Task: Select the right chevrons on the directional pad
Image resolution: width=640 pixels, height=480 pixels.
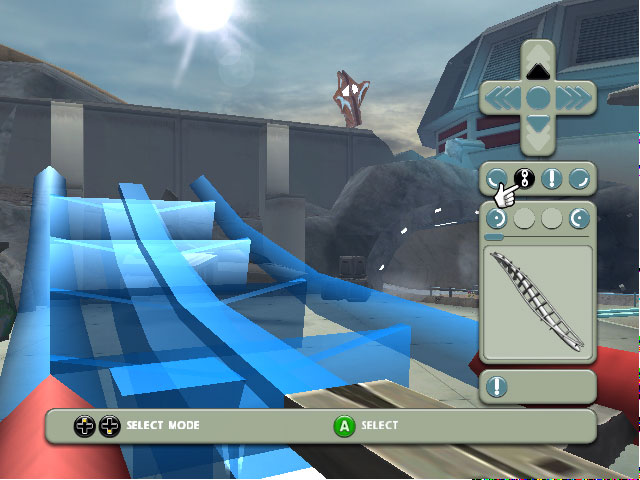Action: click(572, 97)
